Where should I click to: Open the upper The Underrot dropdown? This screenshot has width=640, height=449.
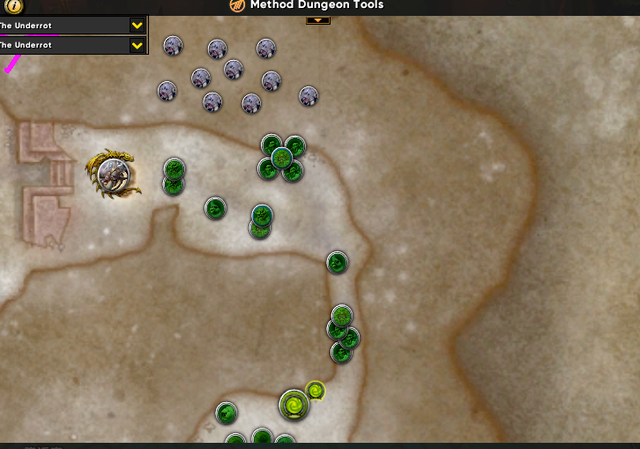point(137,24)
